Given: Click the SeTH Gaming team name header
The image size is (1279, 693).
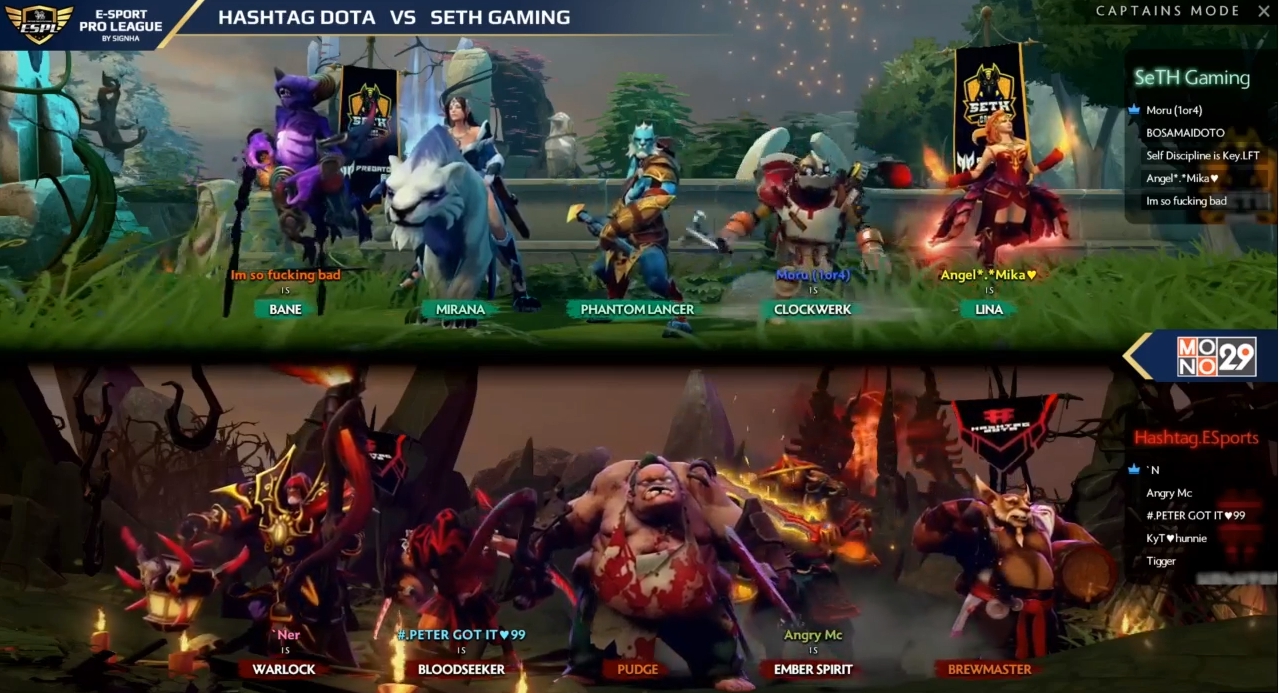Looking at the screenshot, I should point(1192,78).
